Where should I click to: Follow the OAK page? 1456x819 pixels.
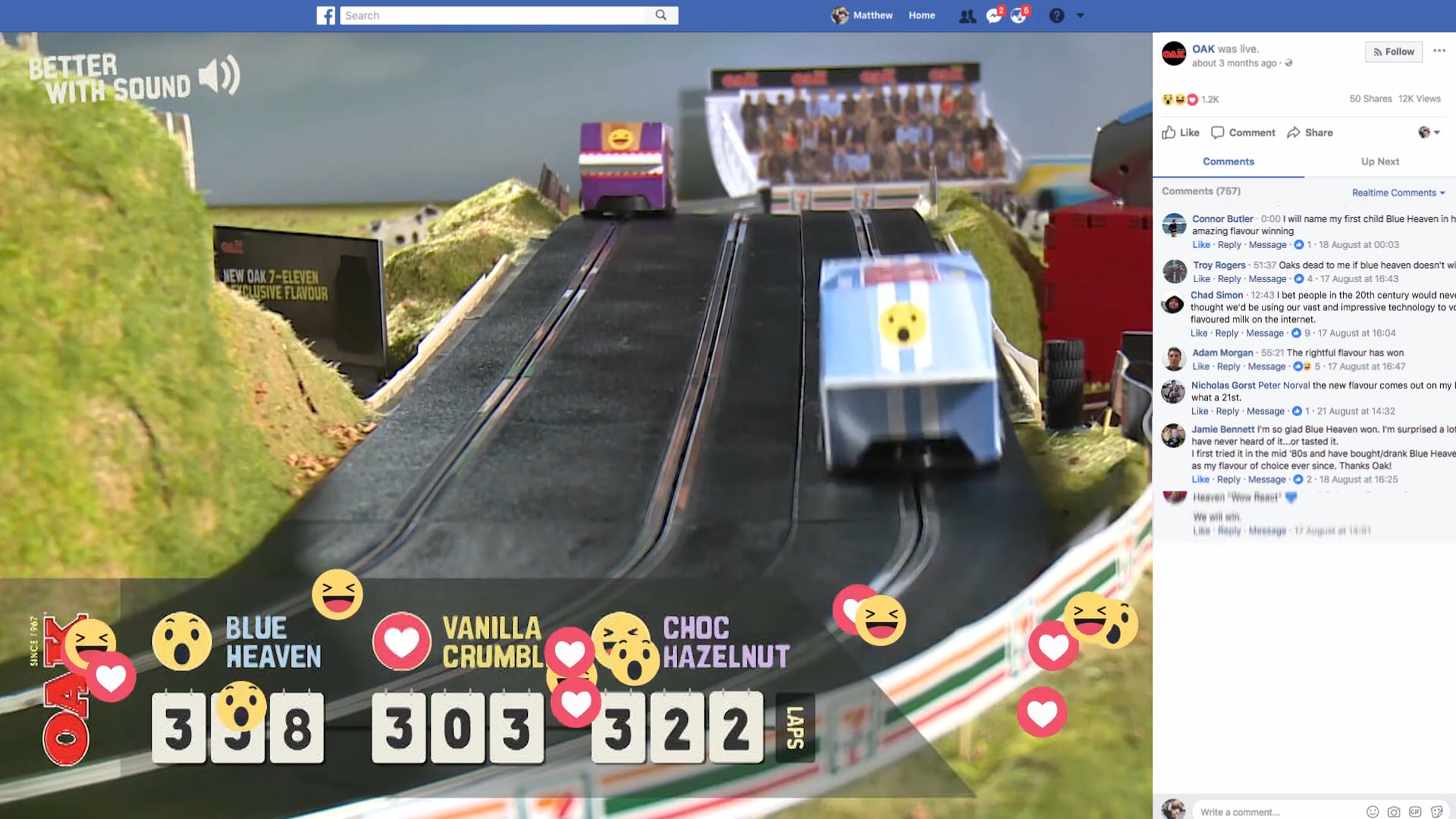click(x=1394, y=52)
